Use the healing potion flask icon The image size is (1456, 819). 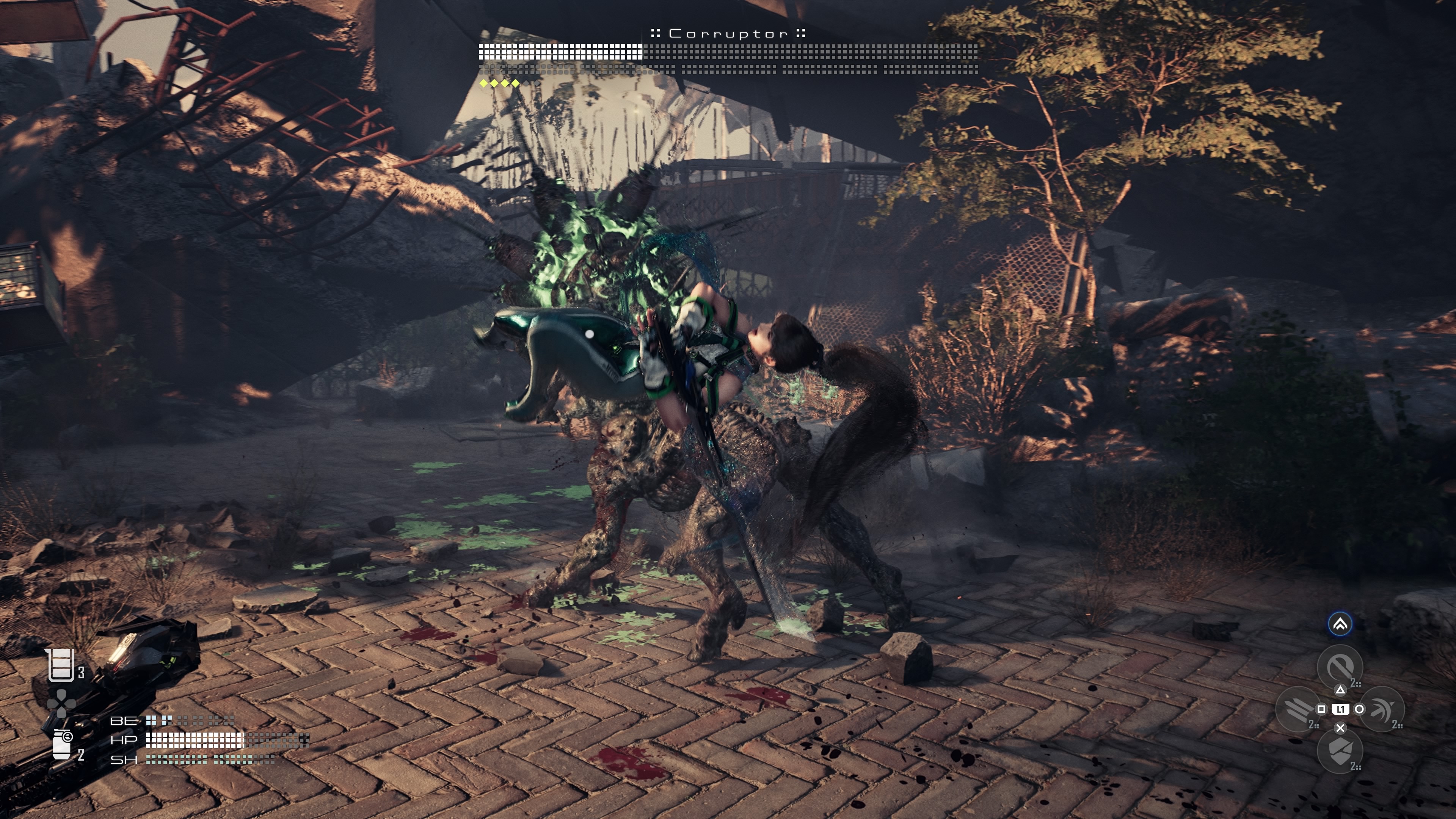[x=61, y=665]
